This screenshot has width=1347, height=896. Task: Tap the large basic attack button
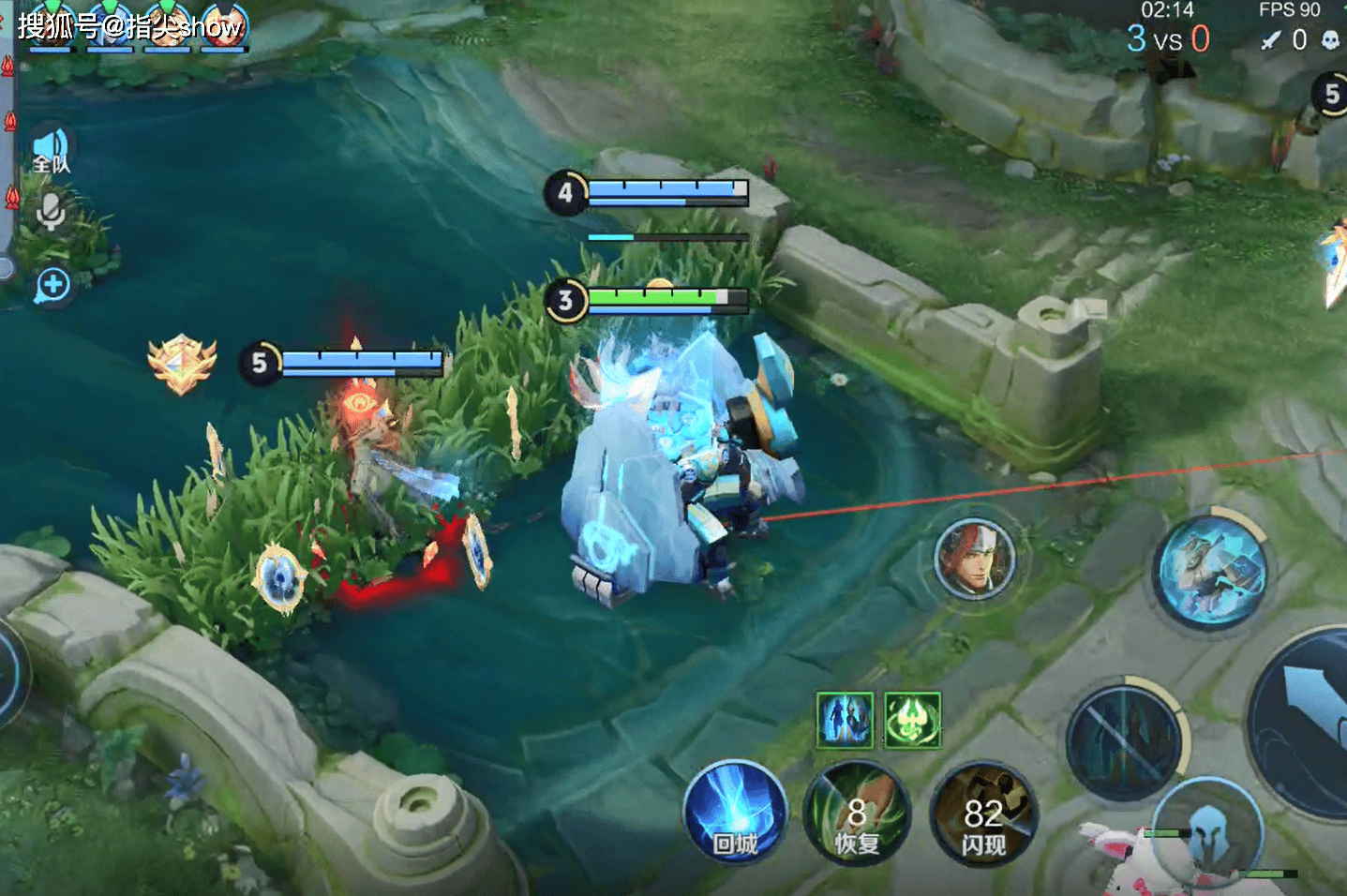click(x=1312, y=722)
